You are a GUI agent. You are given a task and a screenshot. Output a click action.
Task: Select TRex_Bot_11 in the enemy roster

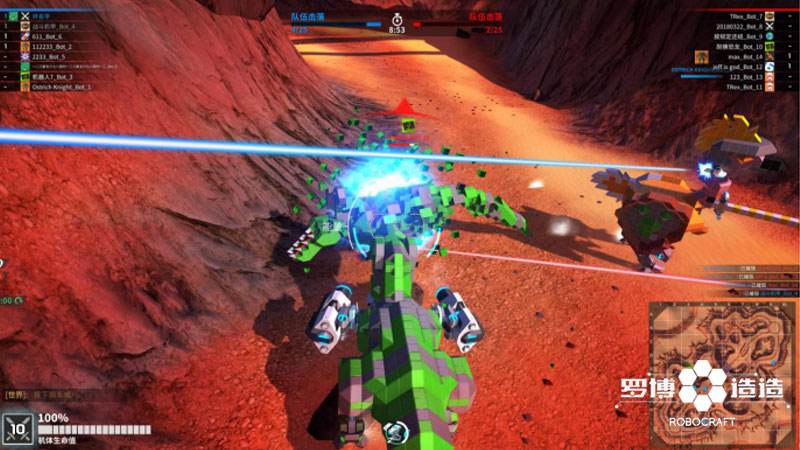click(x=744, y=87)
